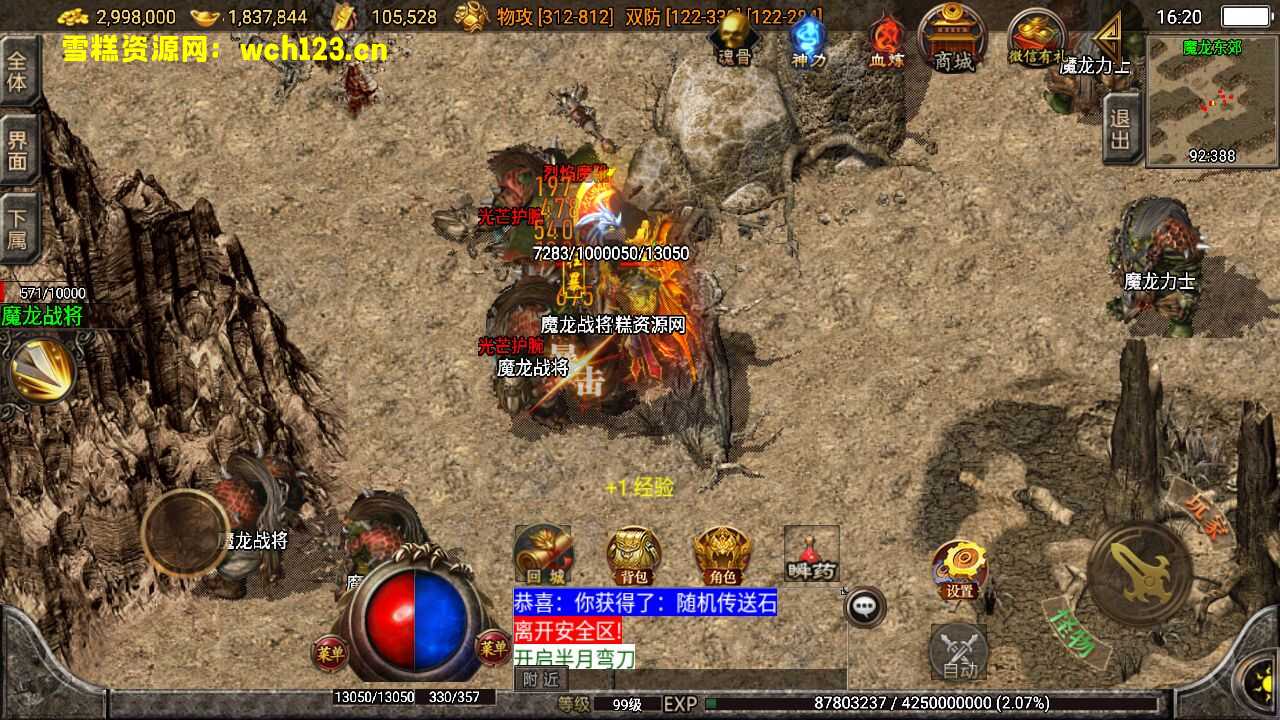The width and height of the screenshot is (1280, 720).
Task: Tap the sword attack button
Action: 1140,574
